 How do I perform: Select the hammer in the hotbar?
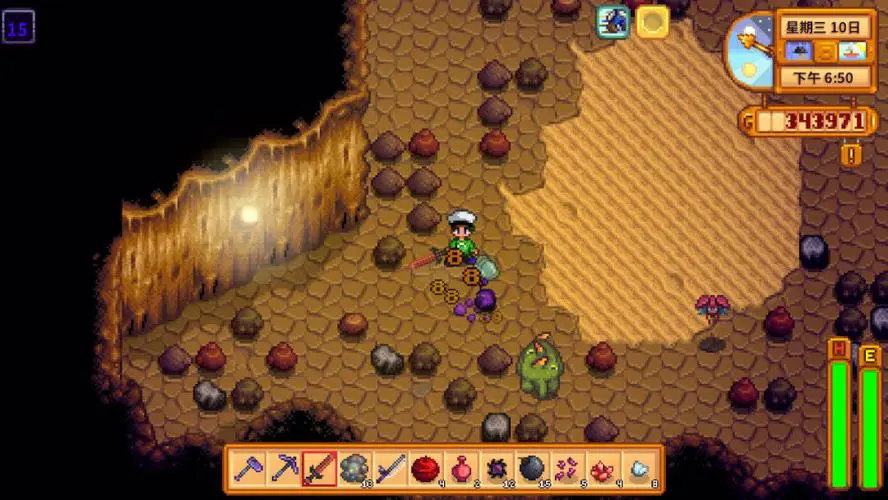pyautogui.click(x=248, y=468)
